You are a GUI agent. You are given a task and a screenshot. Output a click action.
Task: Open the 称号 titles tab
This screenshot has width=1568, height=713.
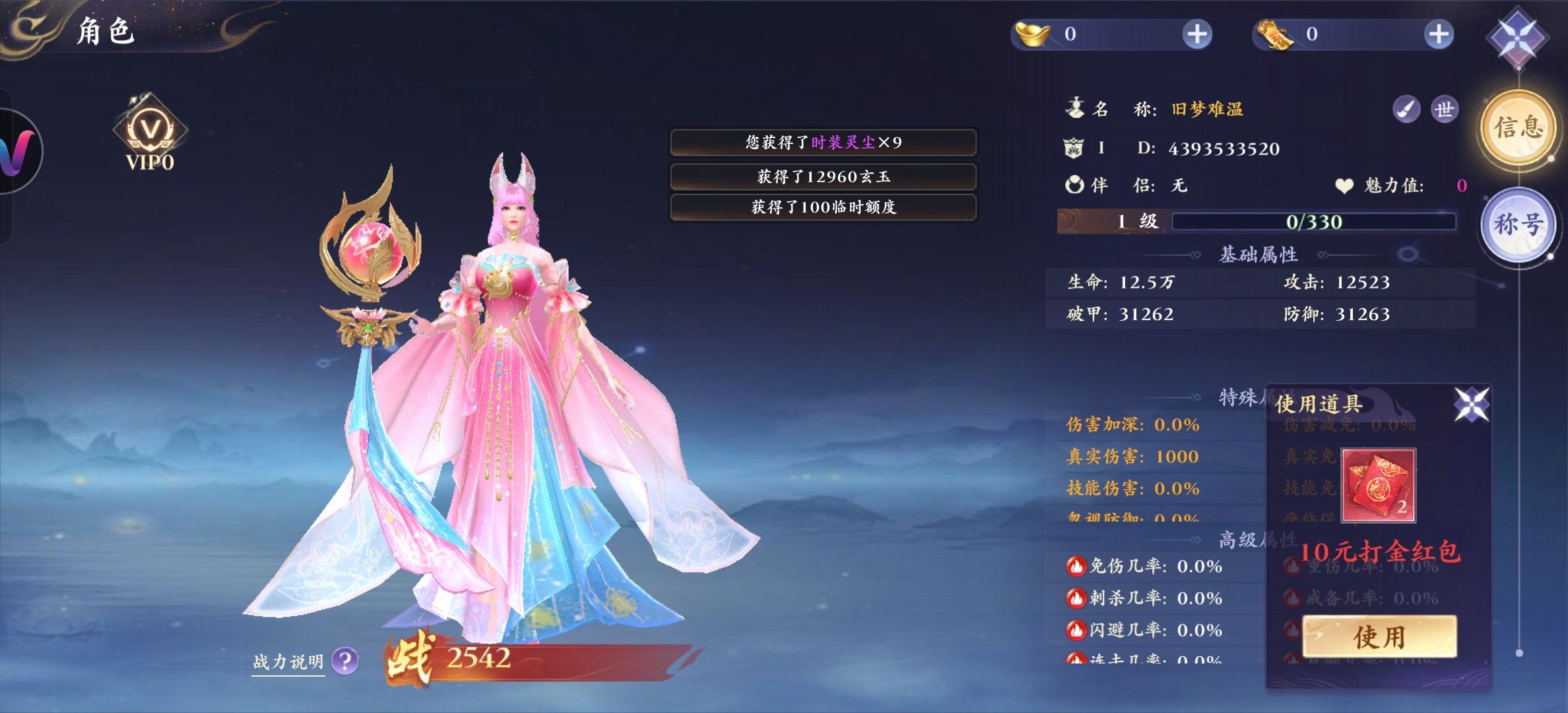tap(1519, 224)
